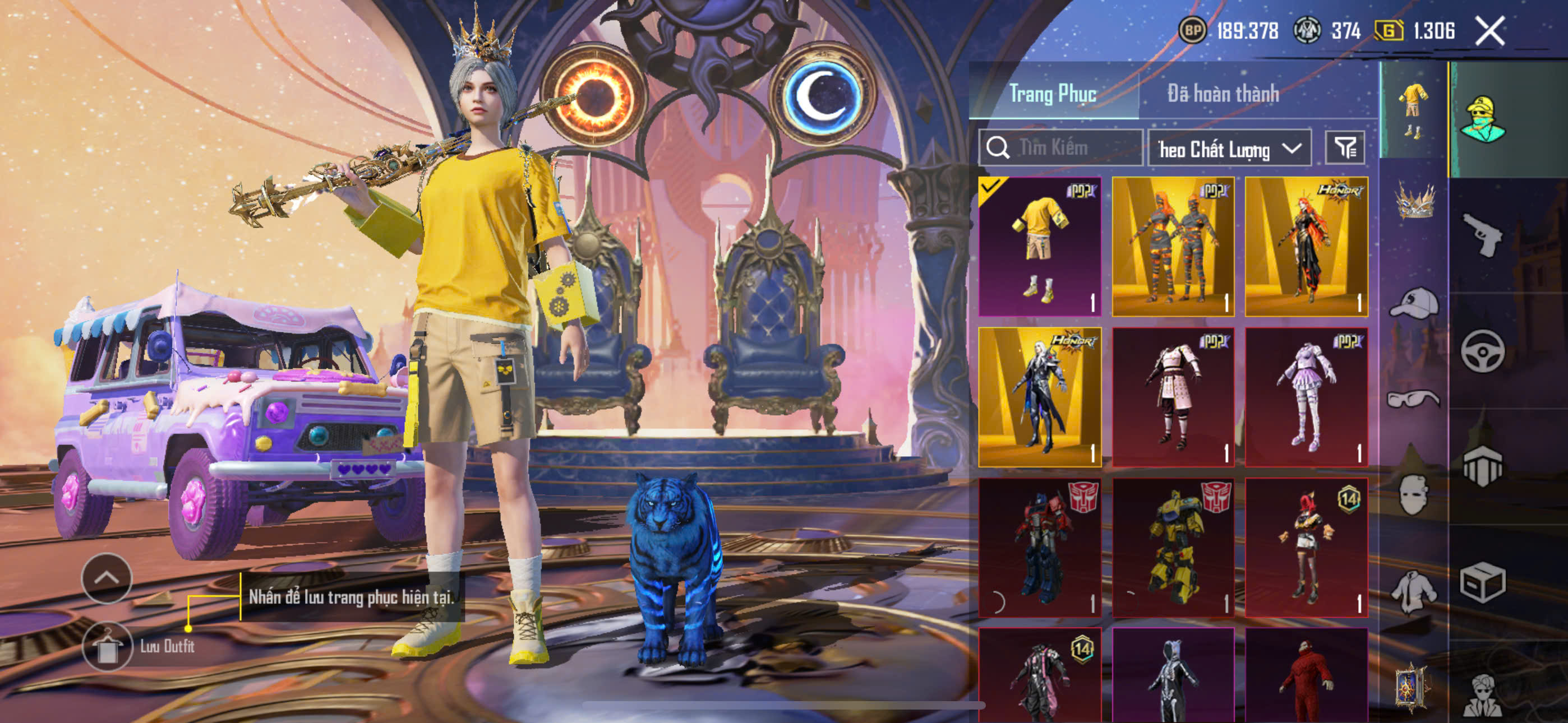1568x723 pixels.
Task: Choose the orange mummy duo outfit
Action: coord(1172,247)
